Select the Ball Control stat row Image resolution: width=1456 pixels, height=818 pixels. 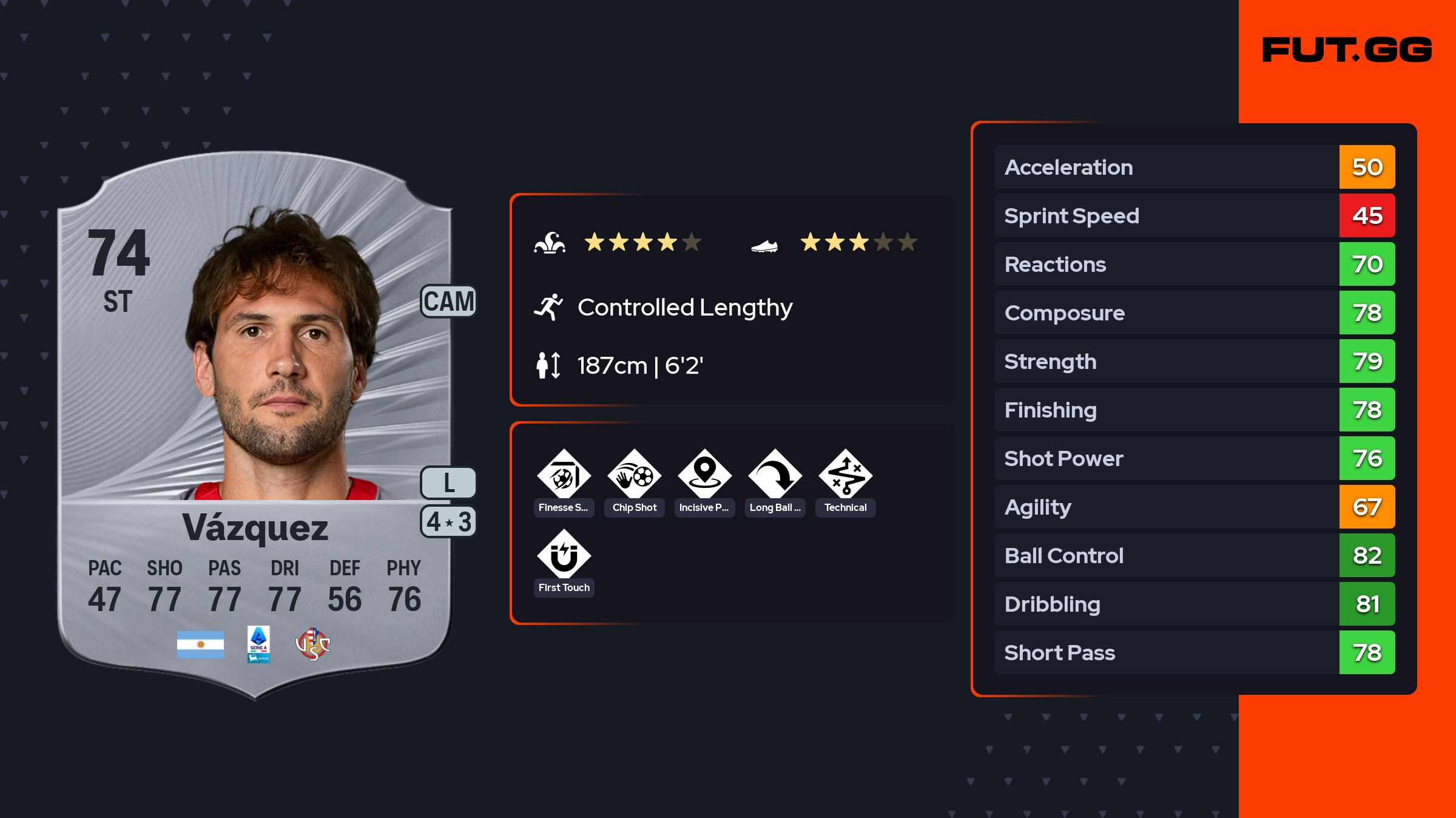(1194, 555)
